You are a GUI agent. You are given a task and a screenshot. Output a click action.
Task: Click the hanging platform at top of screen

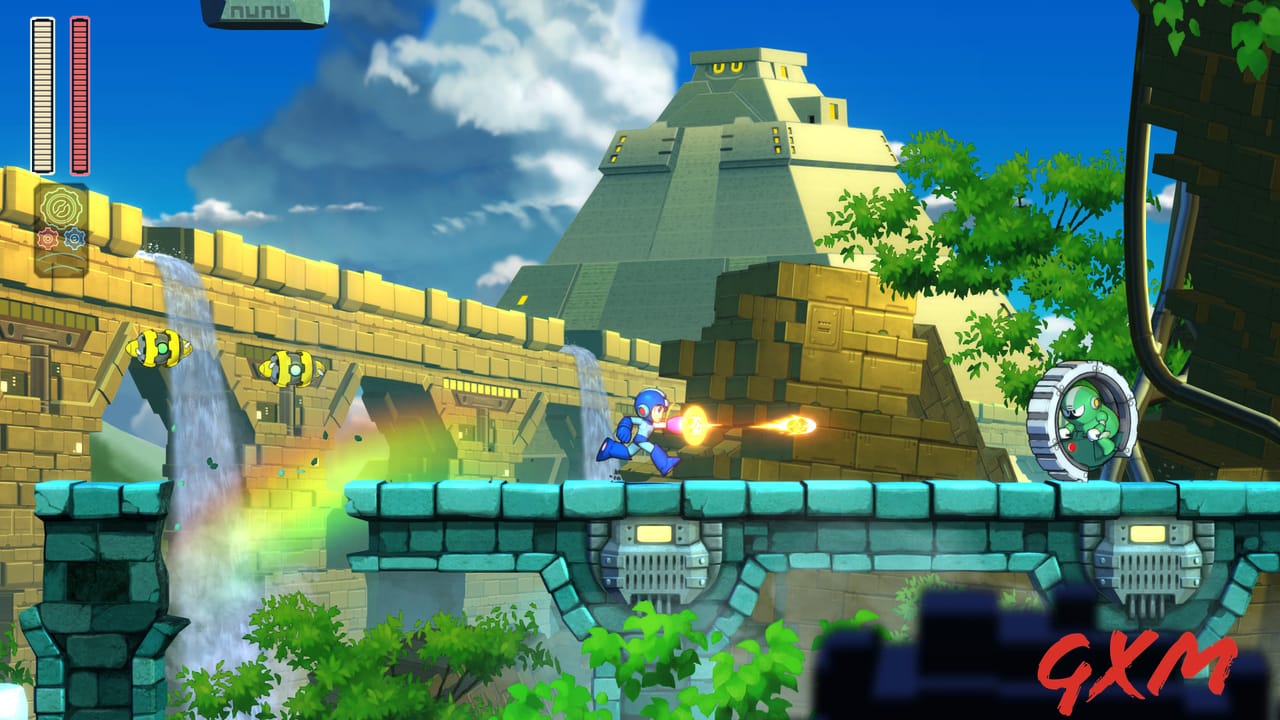tap(265, 10)
